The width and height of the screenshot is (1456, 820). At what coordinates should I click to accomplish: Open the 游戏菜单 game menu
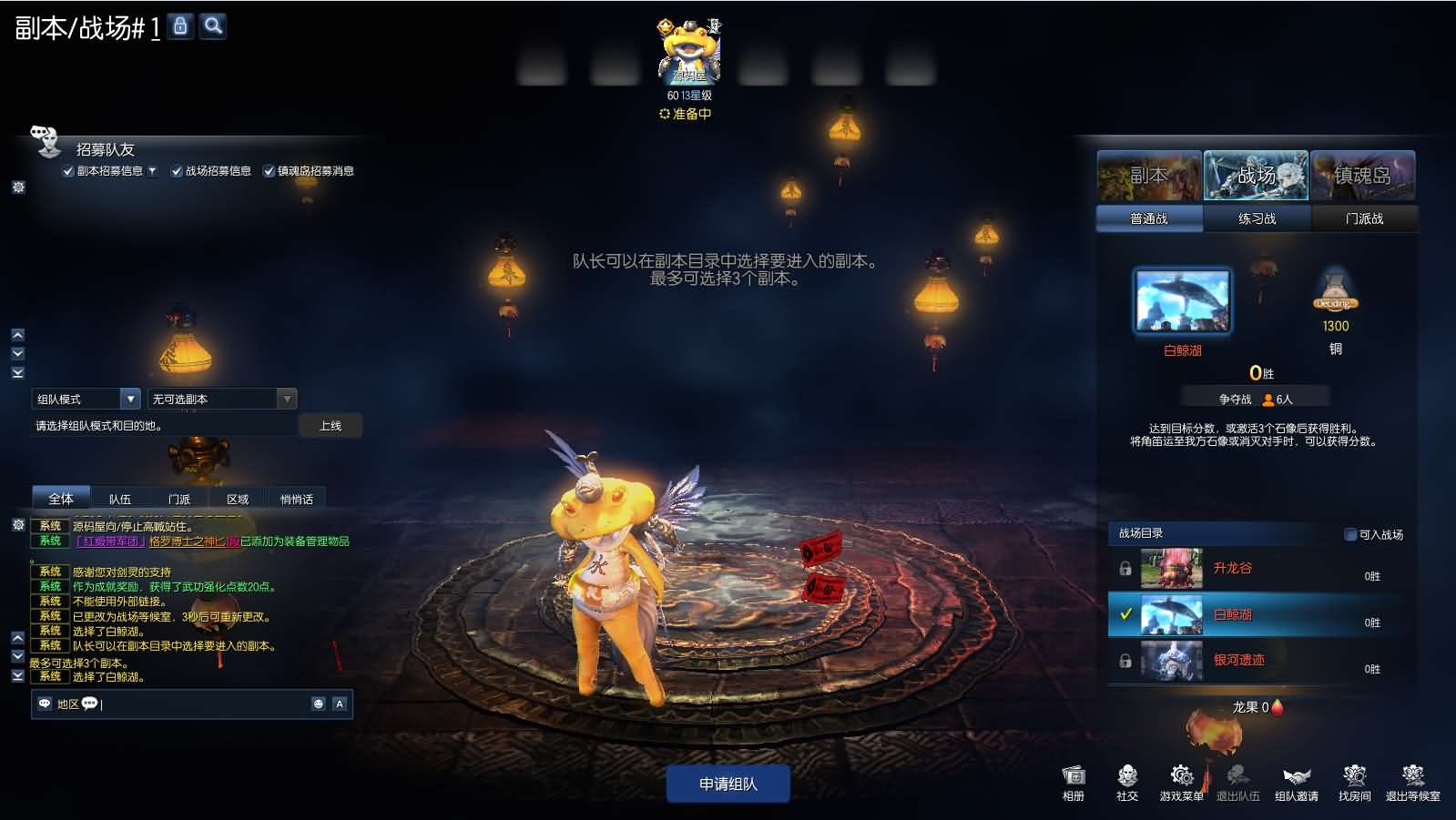coord(1182,780)
